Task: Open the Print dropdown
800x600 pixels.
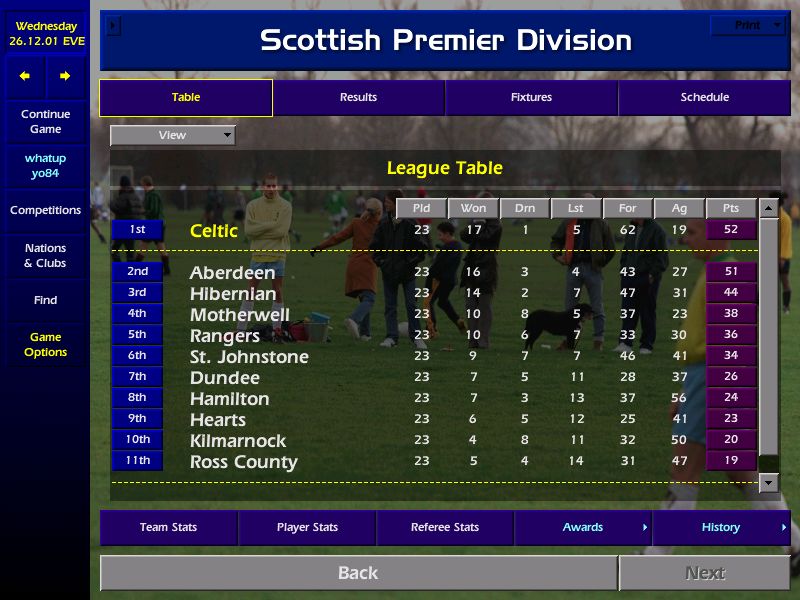Action: coord(747,25)
